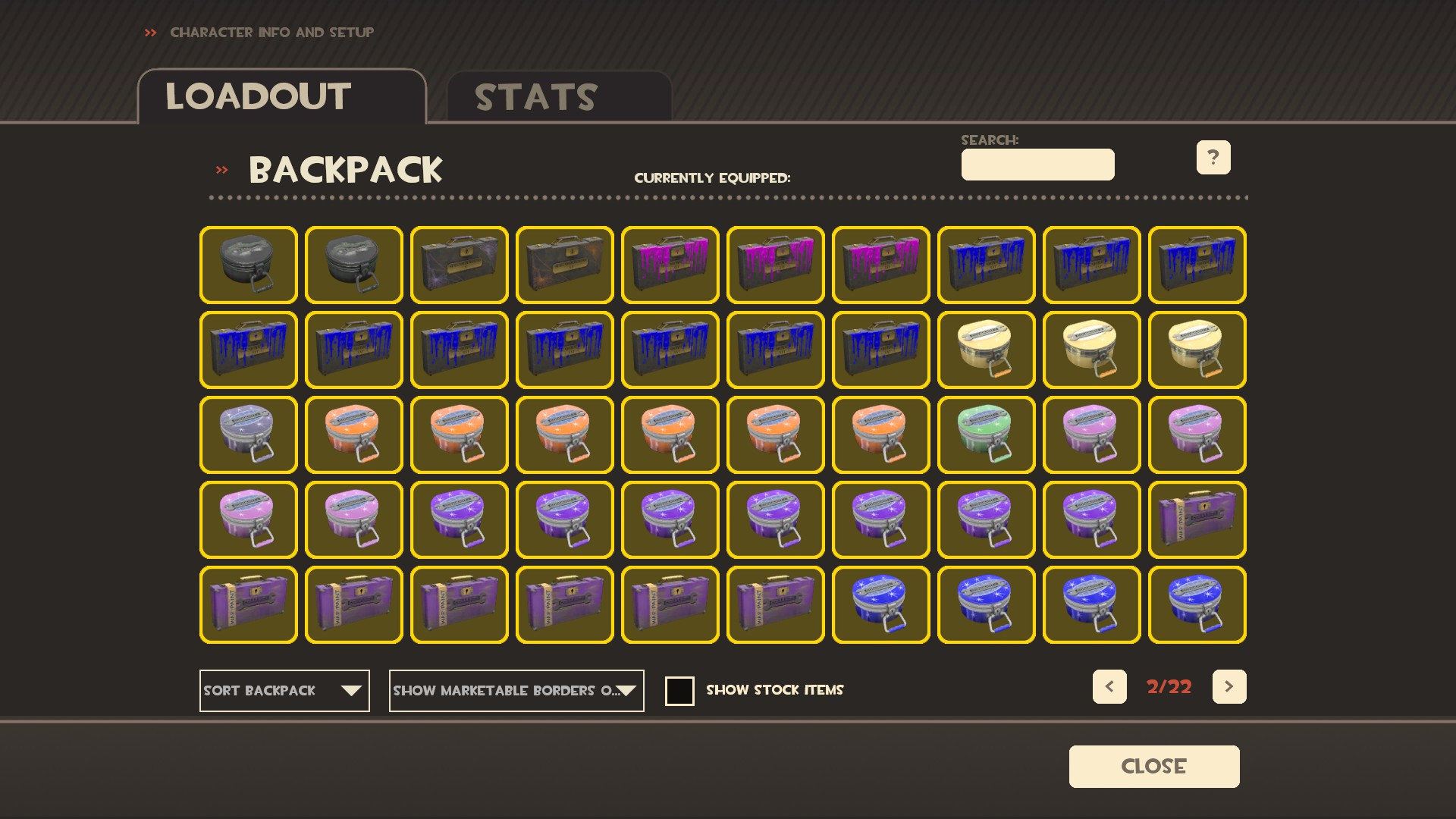
Task: Select the gray sealed supply crate in the first slot
Action: (248, 265)
